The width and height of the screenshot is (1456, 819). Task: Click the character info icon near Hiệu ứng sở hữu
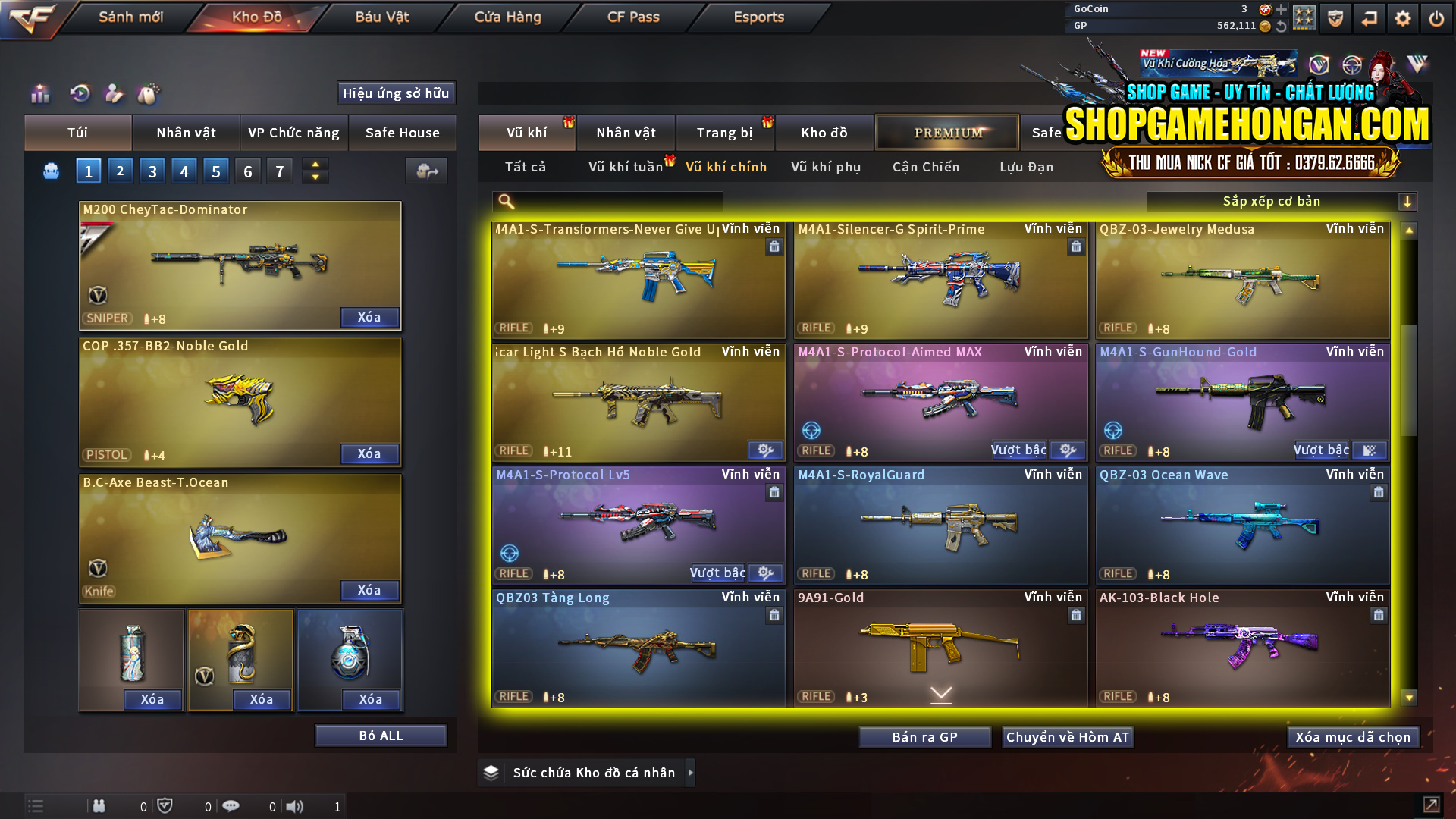[x=115, y=93]
